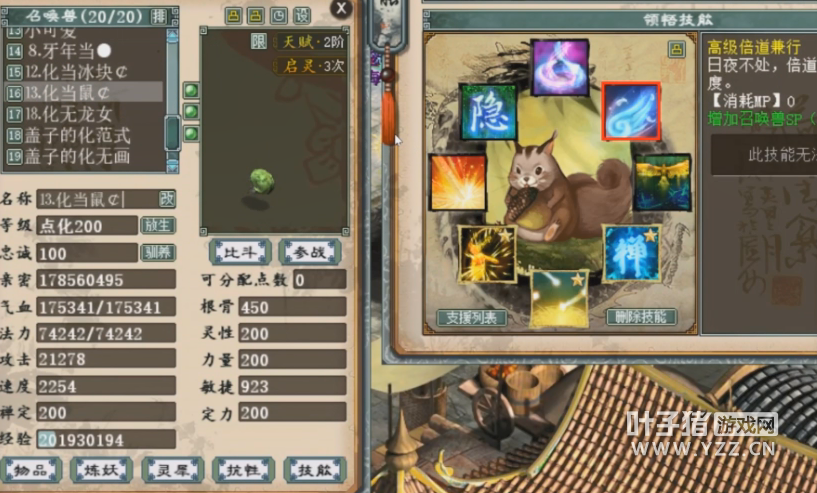
Task: Click the 删除技能 delete skill button
Action: tap(641, 317)
